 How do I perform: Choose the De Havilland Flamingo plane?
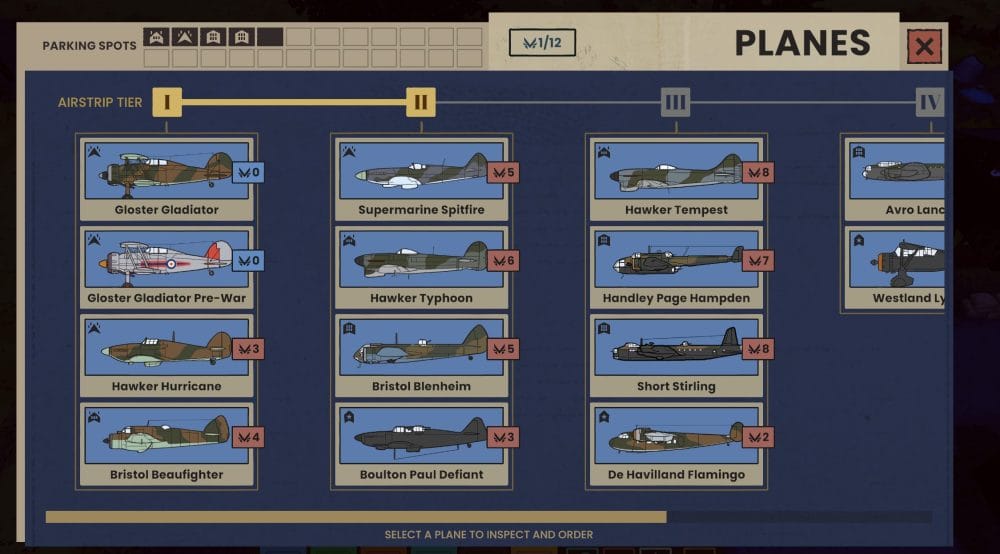(675, 443)
